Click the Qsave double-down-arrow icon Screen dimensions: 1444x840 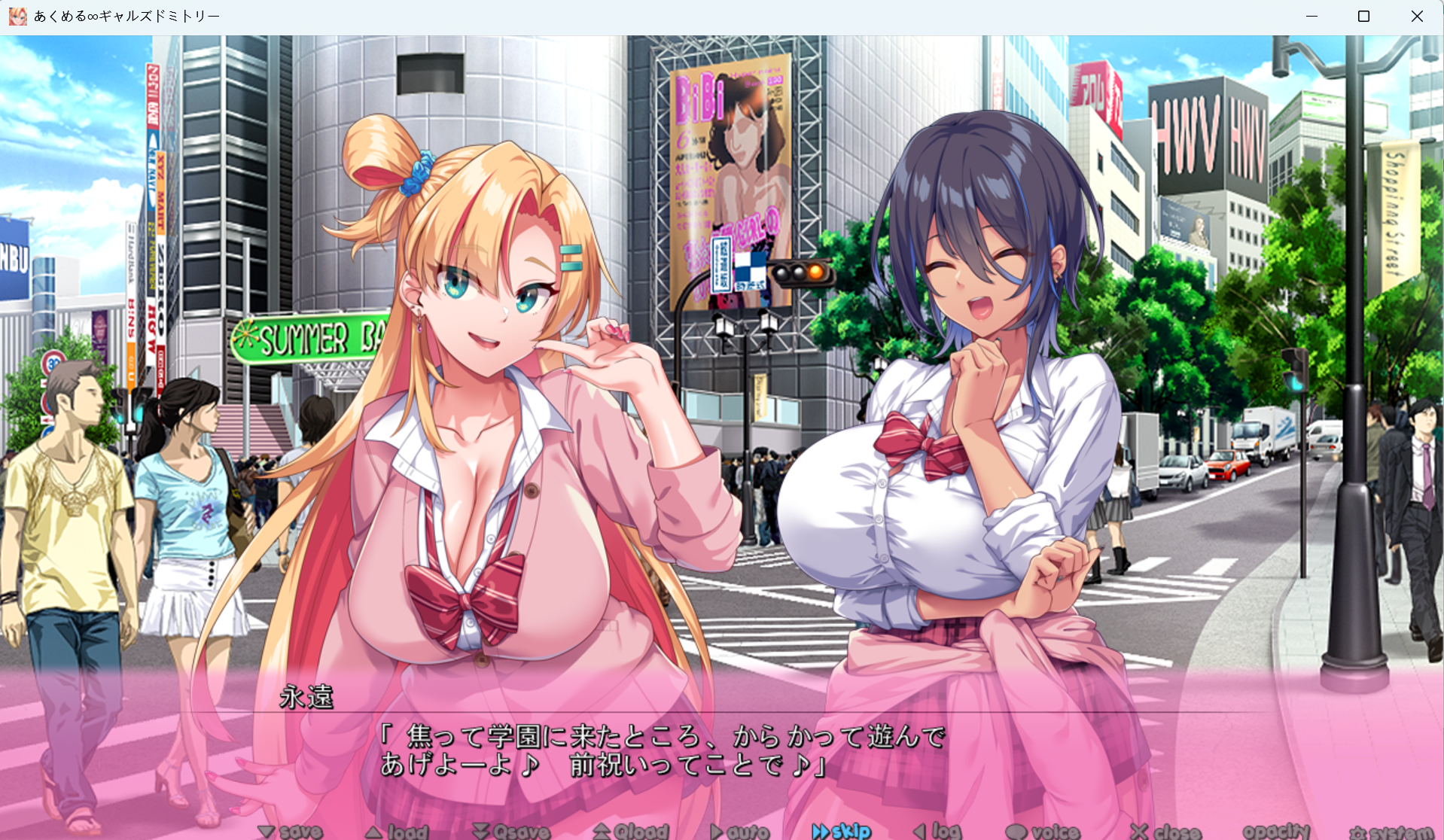480,831
